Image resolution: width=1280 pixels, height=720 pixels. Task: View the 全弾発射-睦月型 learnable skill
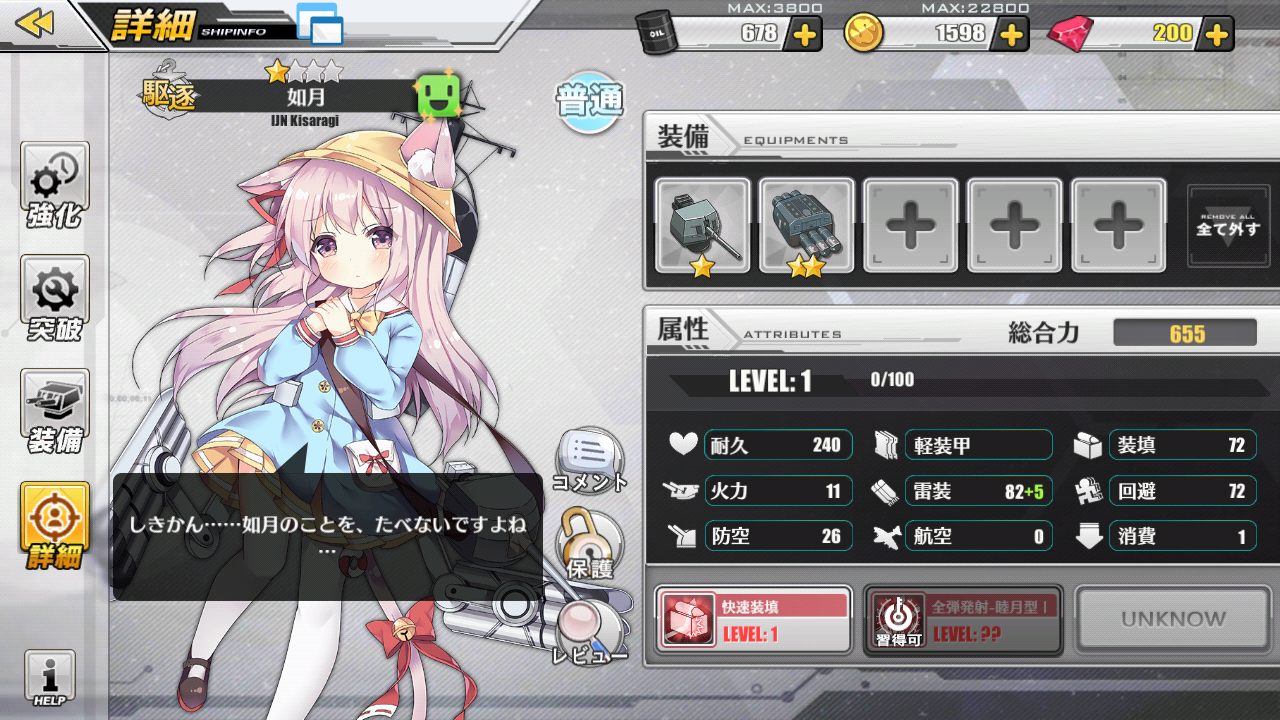[962, 620]
